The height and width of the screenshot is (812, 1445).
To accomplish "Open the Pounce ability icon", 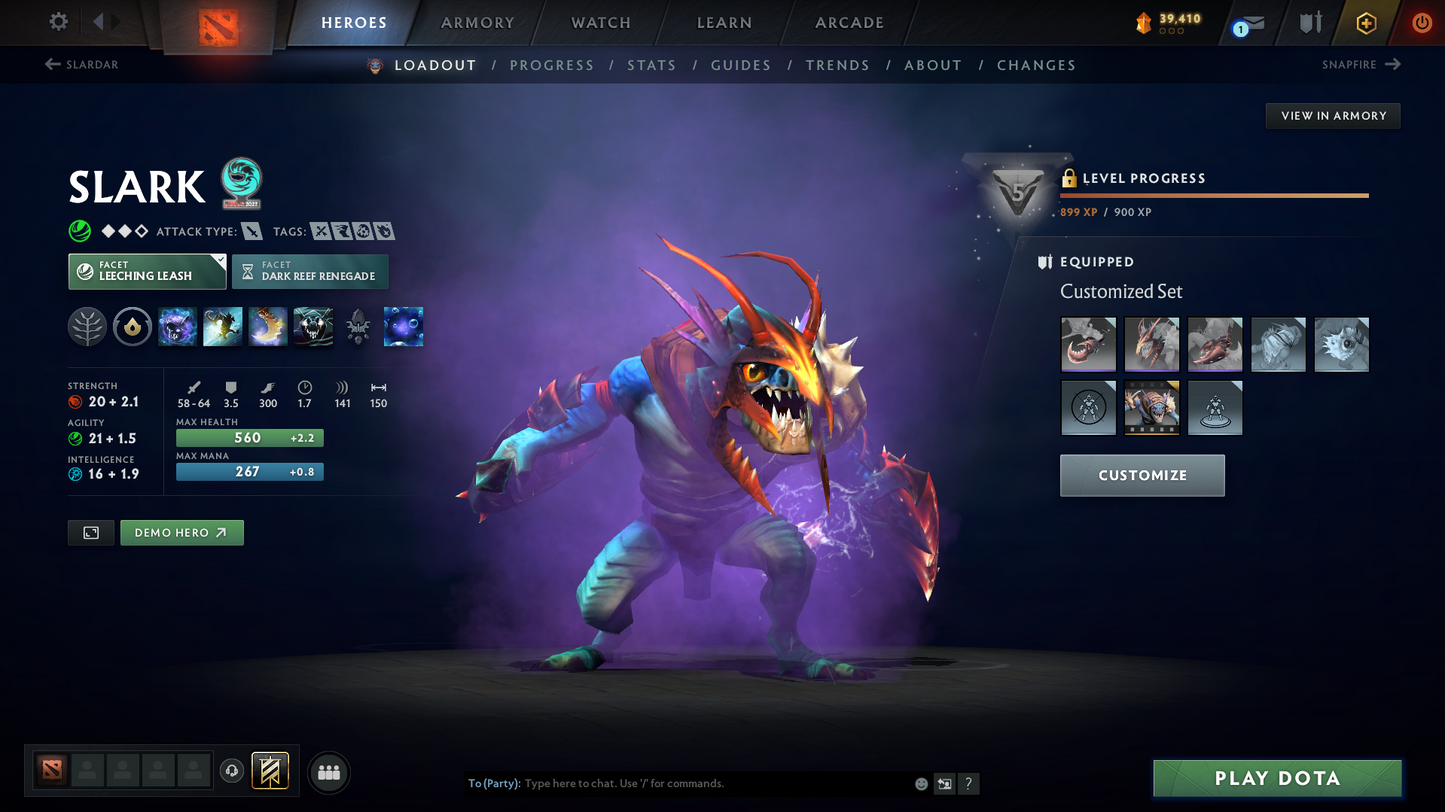I will tap(222, 326).
